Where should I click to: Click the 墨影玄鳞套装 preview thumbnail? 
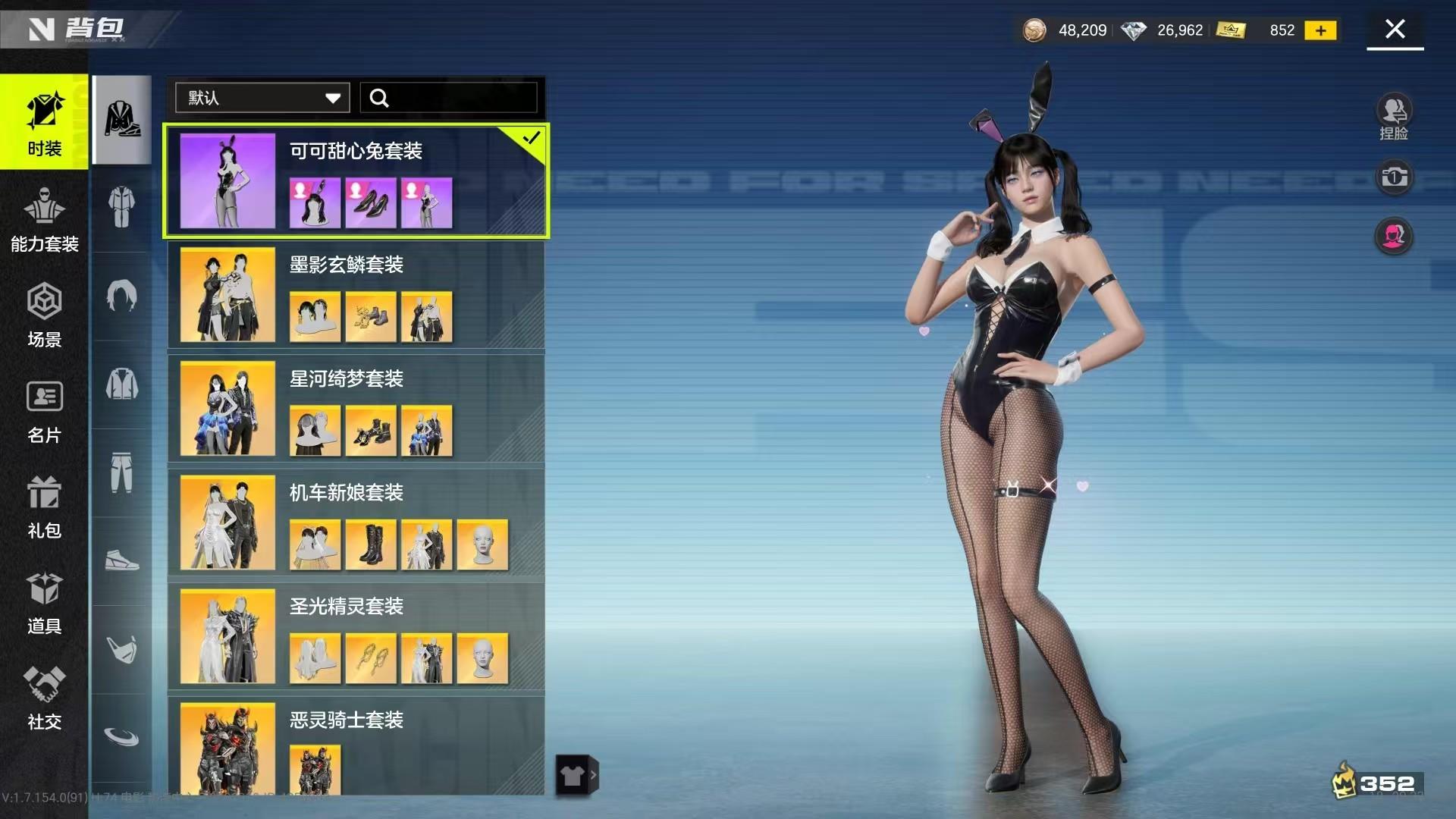point(227,293)
